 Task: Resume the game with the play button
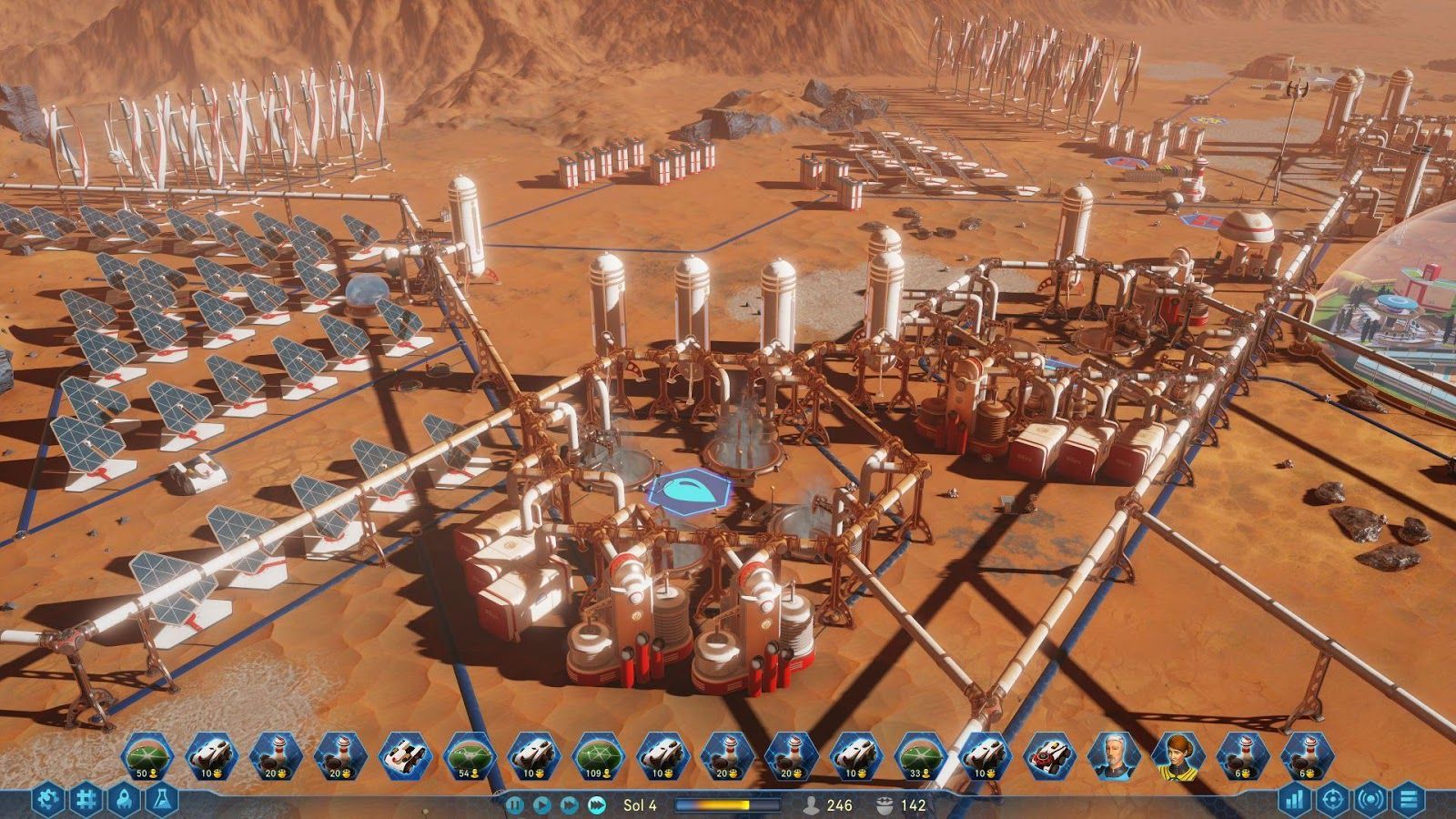[541, 803]
